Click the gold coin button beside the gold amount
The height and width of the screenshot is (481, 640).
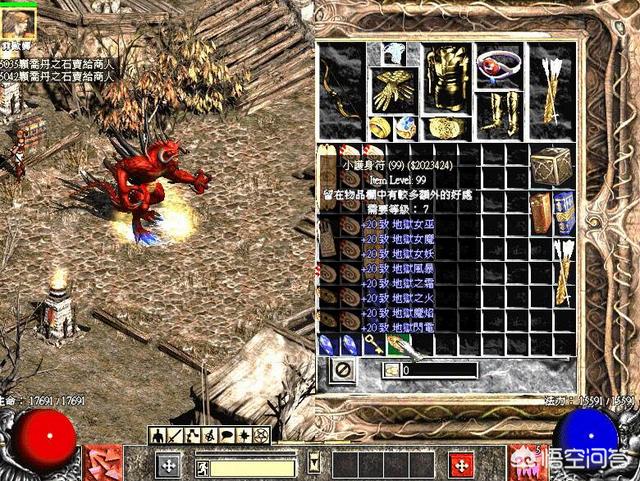point(391,370)
